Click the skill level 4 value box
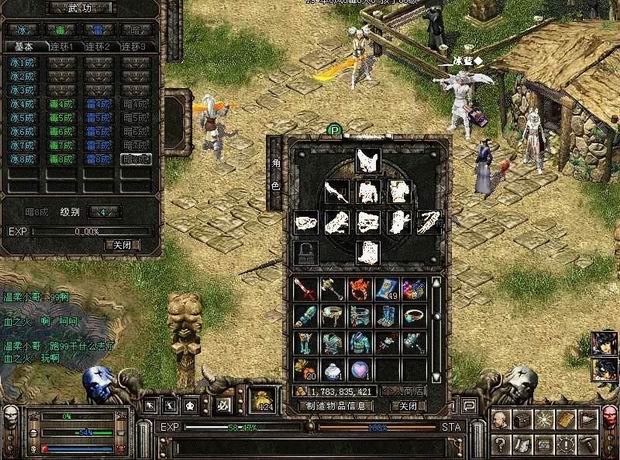 (103, 212)
